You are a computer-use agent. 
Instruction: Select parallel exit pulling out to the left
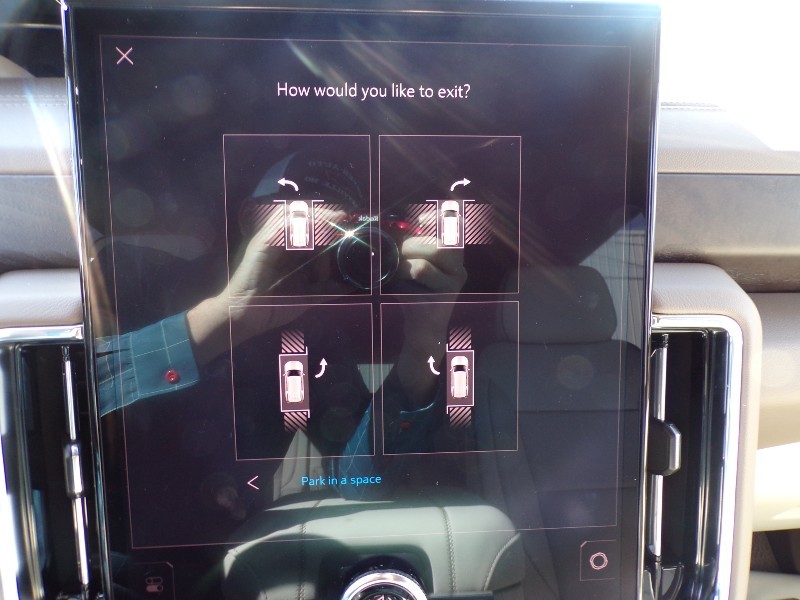tap(451, 378)
